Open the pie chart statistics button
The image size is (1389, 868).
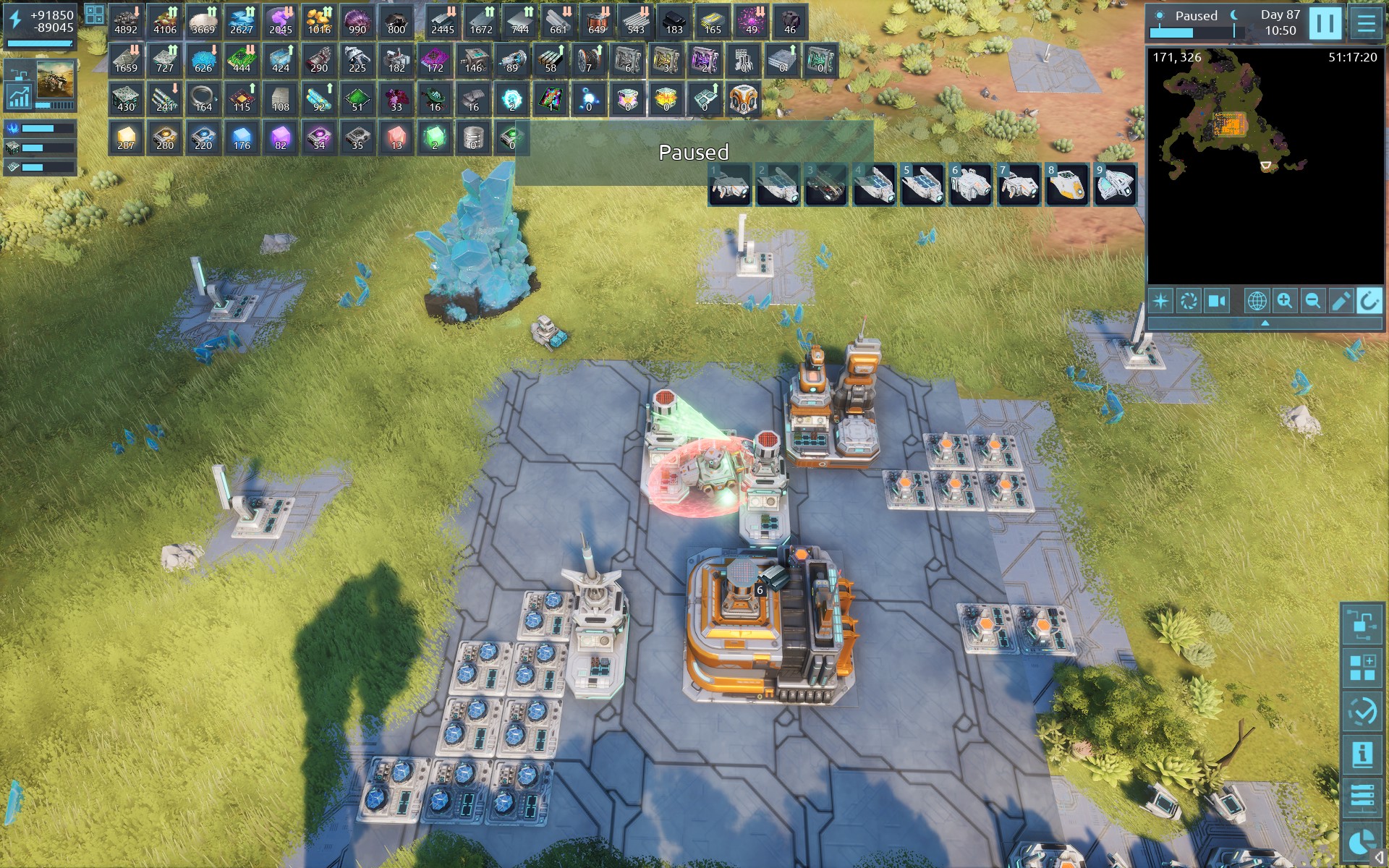1362,842
